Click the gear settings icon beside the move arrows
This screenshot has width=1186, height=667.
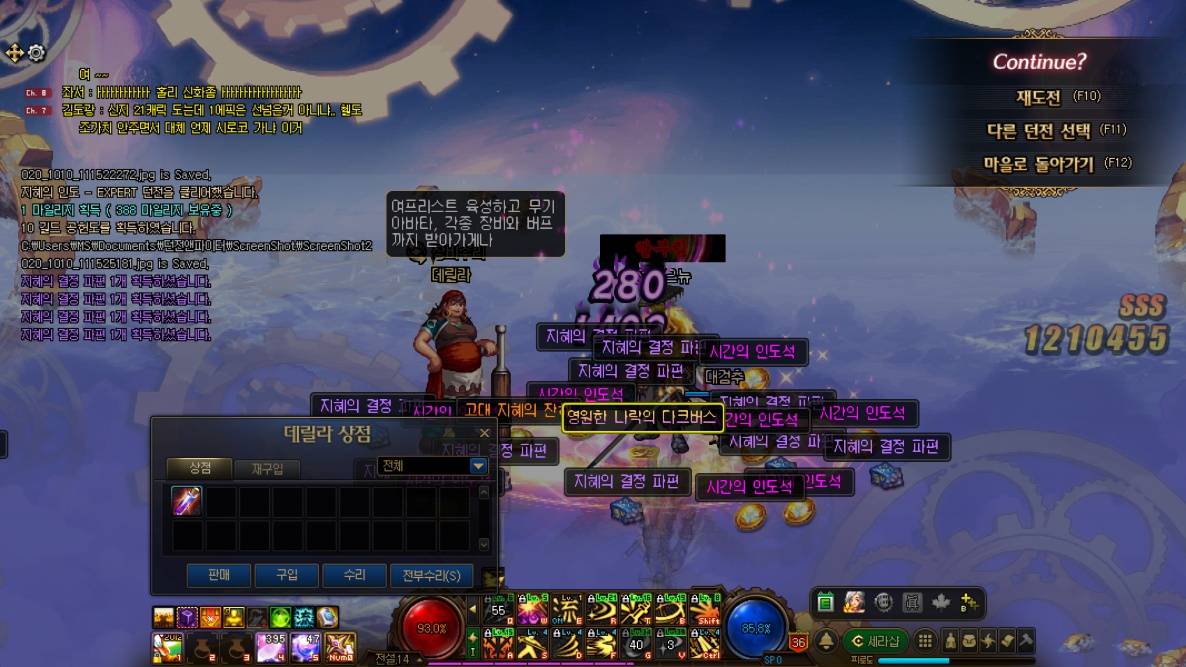pos(37,53)
